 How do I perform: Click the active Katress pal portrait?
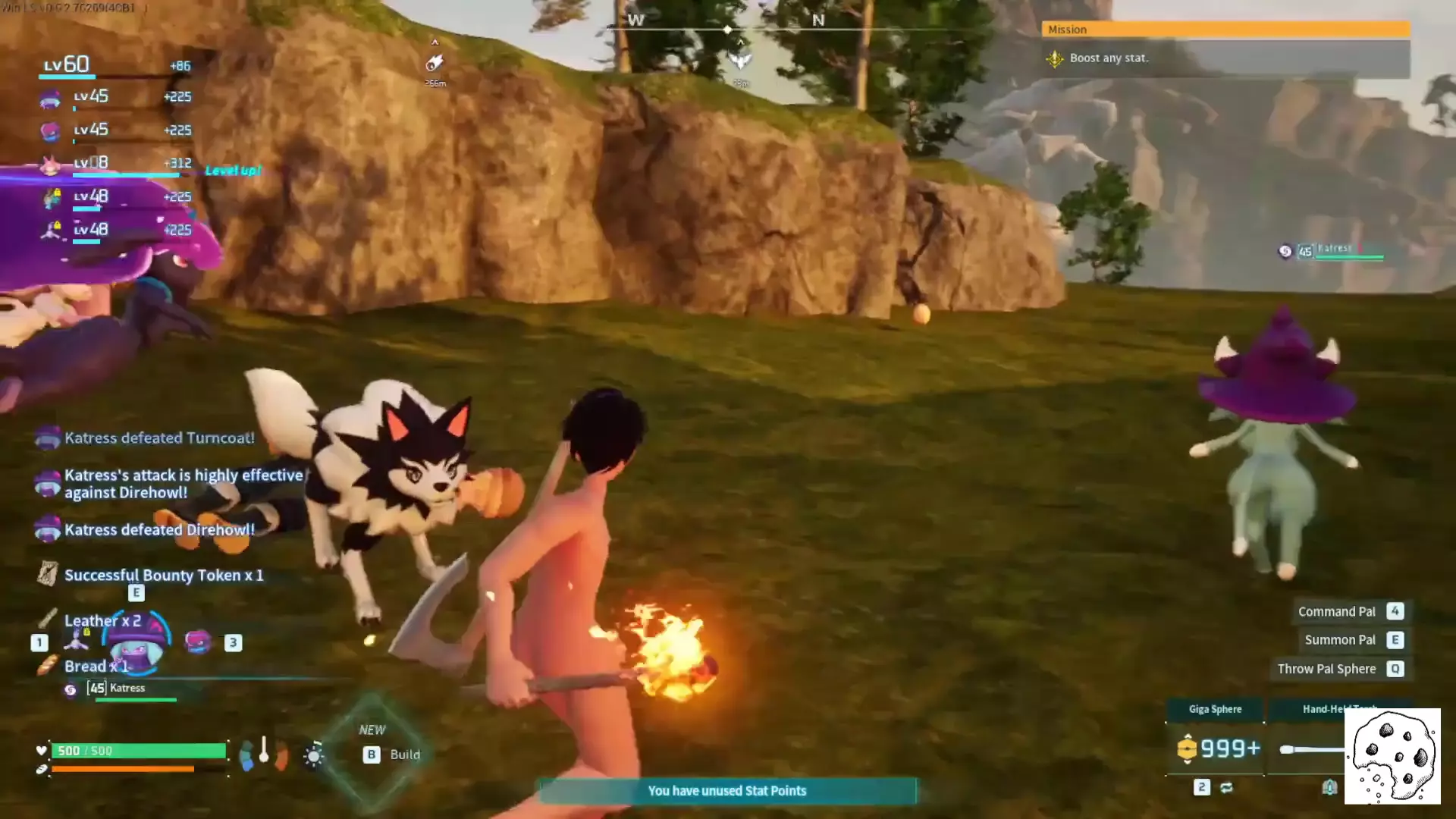click(x=136, y=647)
